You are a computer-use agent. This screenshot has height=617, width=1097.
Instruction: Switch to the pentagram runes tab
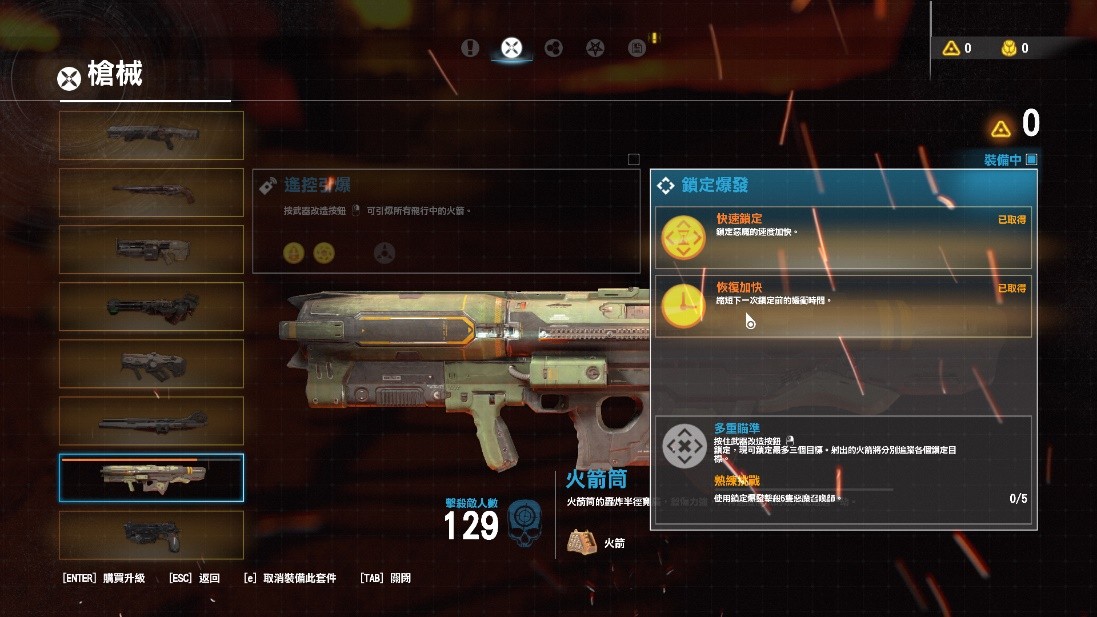(x=594, y=47)
